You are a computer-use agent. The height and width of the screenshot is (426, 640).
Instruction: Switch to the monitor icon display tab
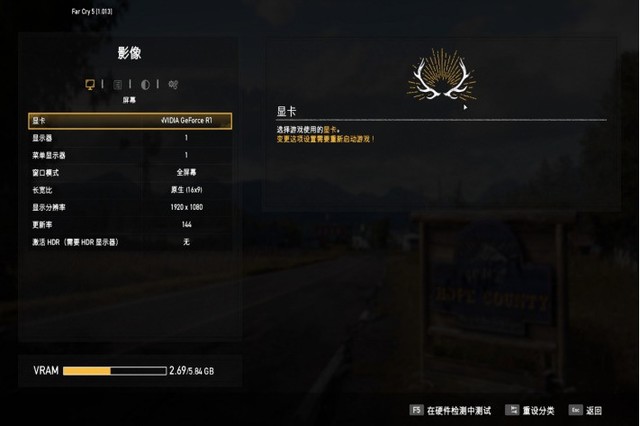[90, 84]
